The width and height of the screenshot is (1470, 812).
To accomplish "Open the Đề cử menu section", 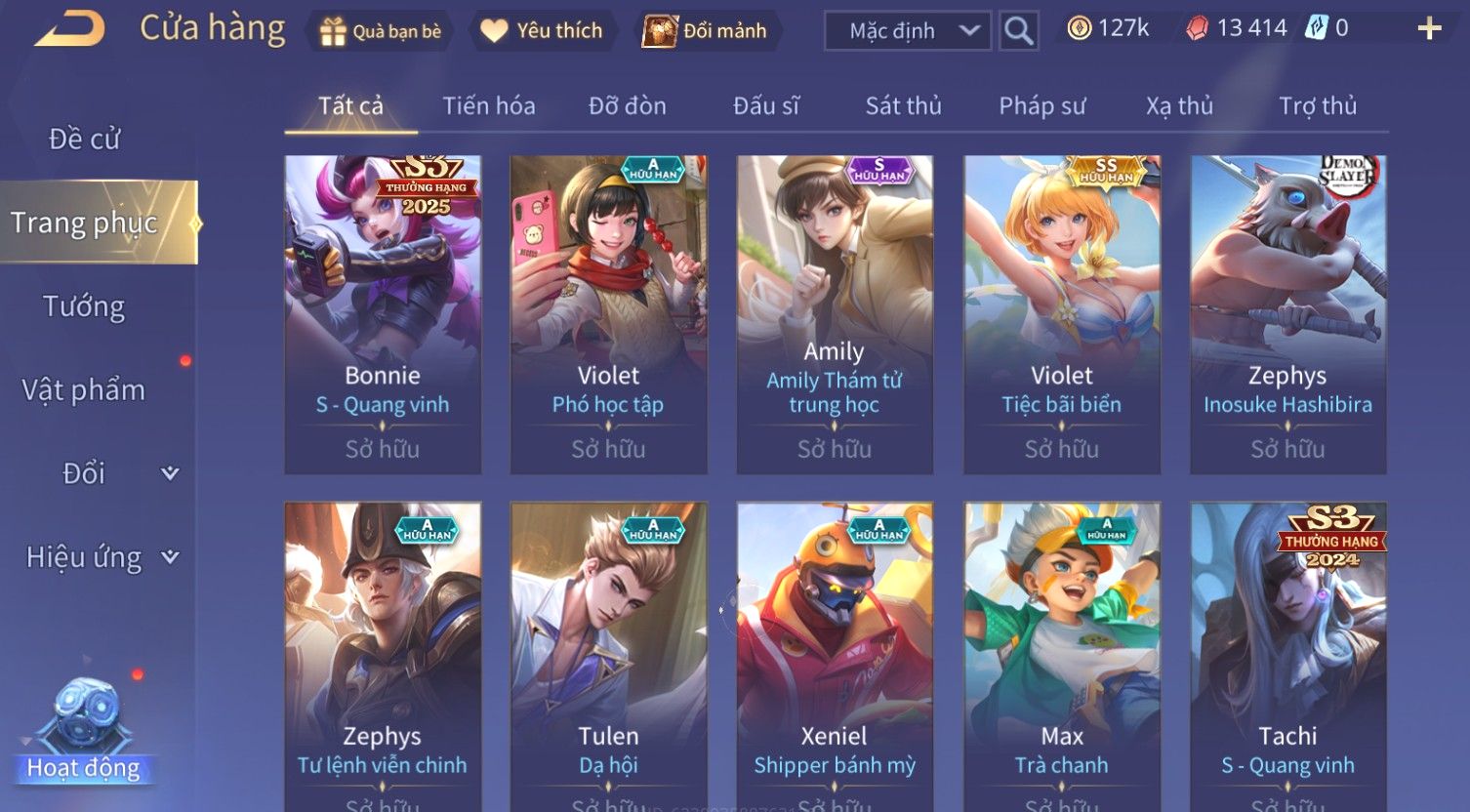I will 84,140.
